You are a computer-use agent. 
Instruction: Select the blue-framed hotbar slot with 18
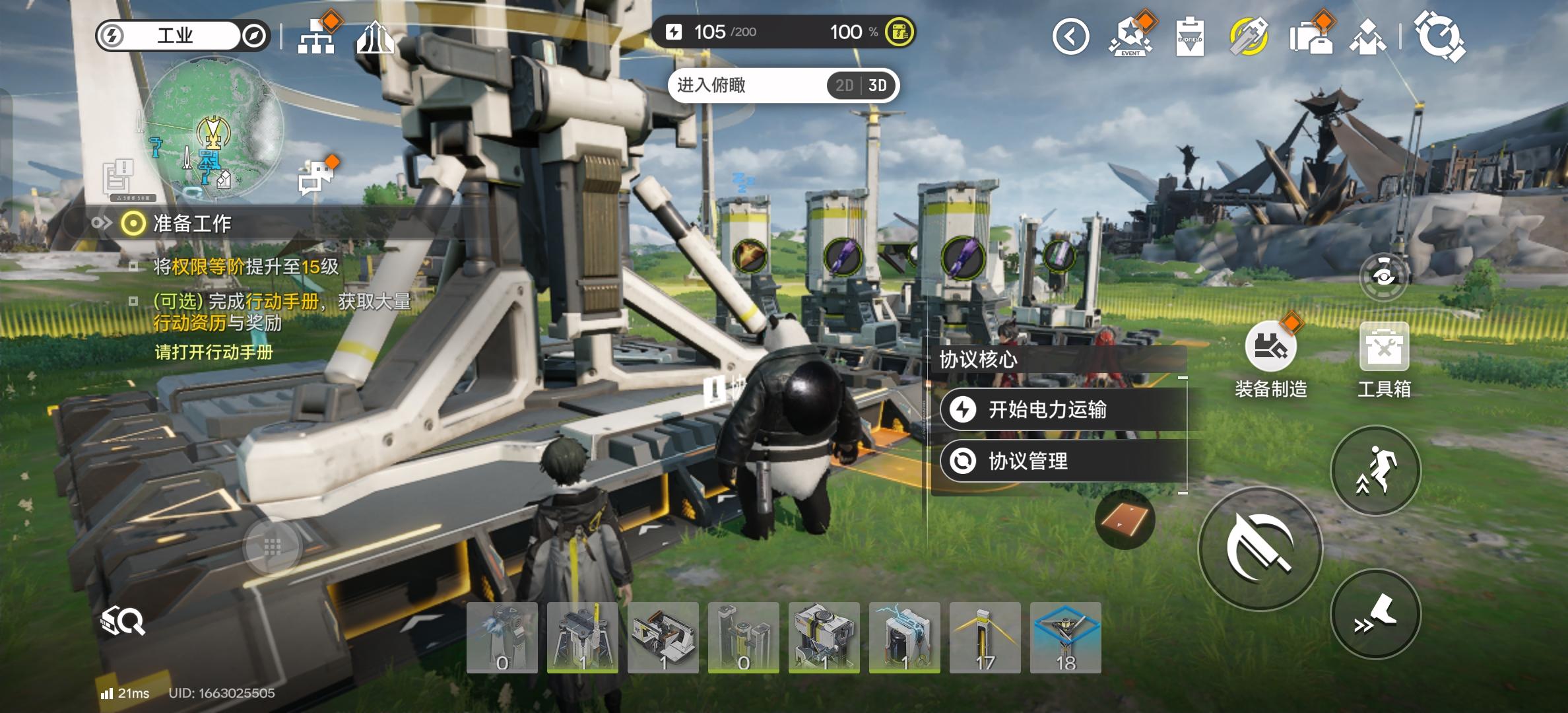click(x=1065, y=638)
